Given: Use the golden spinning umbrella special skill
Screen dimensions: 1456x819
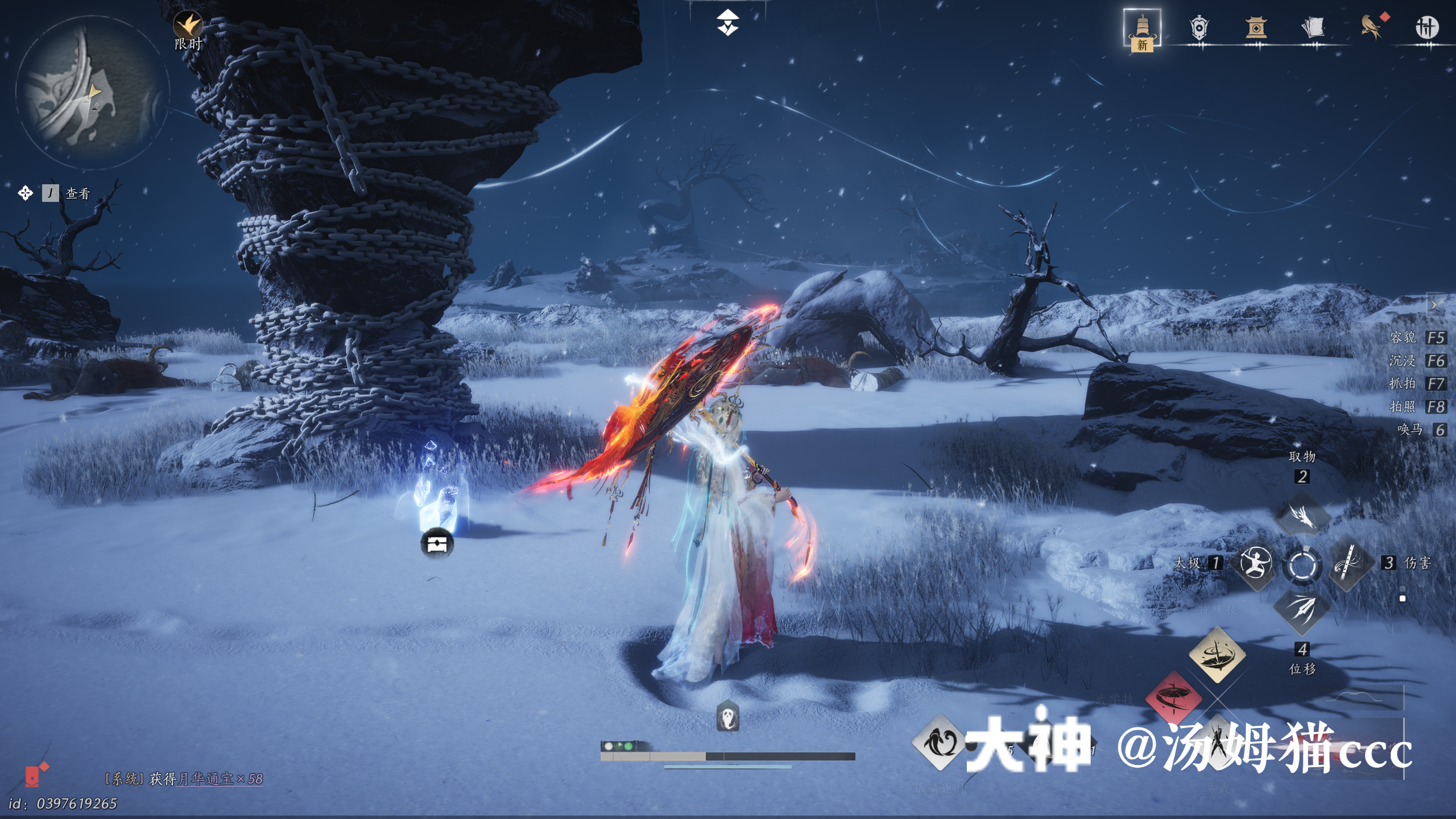Looking at the screenshot, I should click(x=1217, y=654).
